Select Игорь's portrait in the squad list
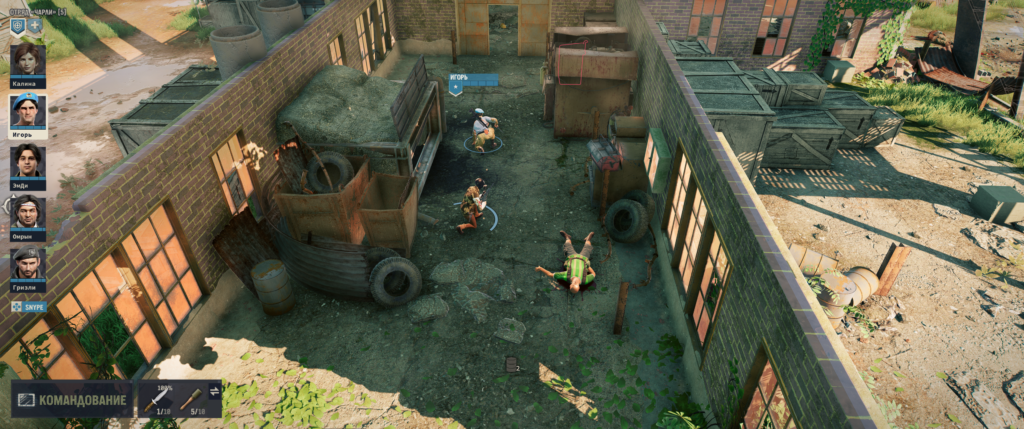The height and width of the screenshot is (429, 1024). click(28, 110)
